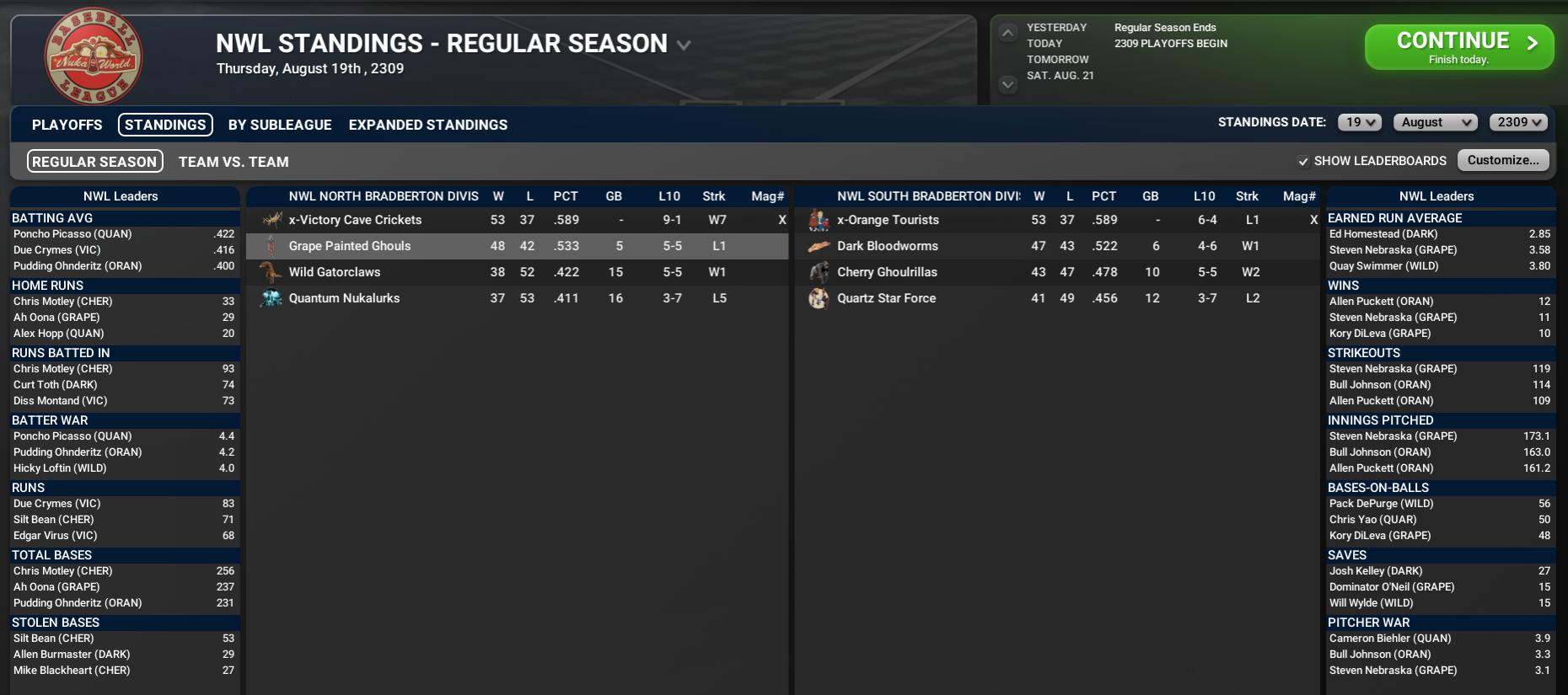Image resolution: width=1568 pixels, height=695 pixels.
Task: Open the 2309 year dropdown
Action: click(x=1519, y=122)
